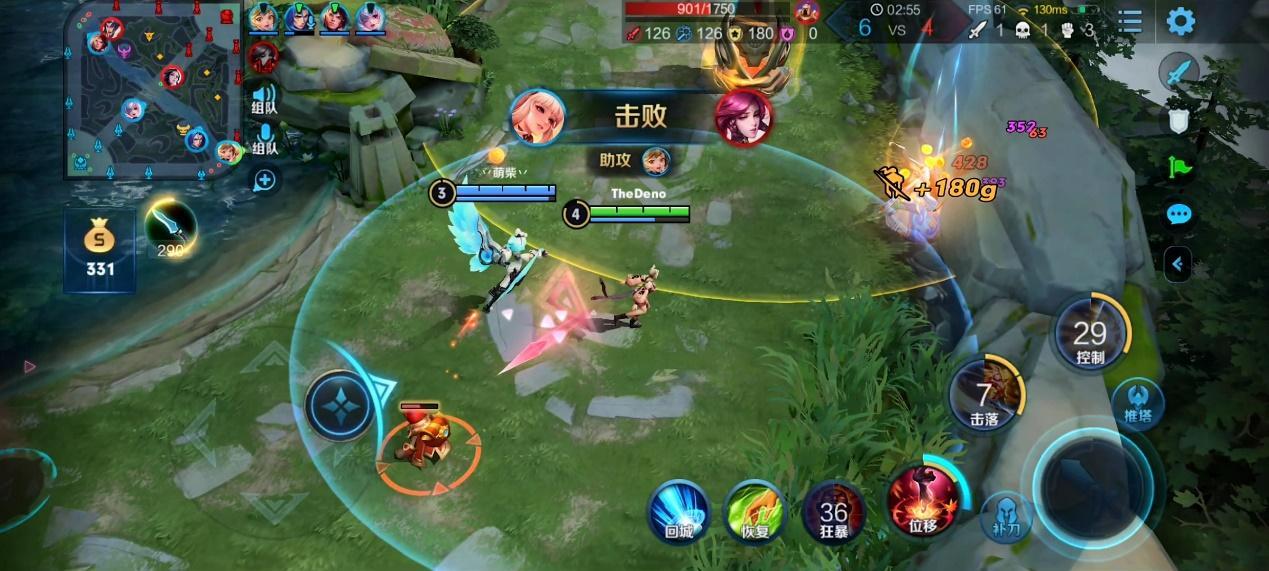The height and width of the screenshot is (571, 1269).
Task: Collapse the right-side panel with the arrow
Action: (1178, 263)
